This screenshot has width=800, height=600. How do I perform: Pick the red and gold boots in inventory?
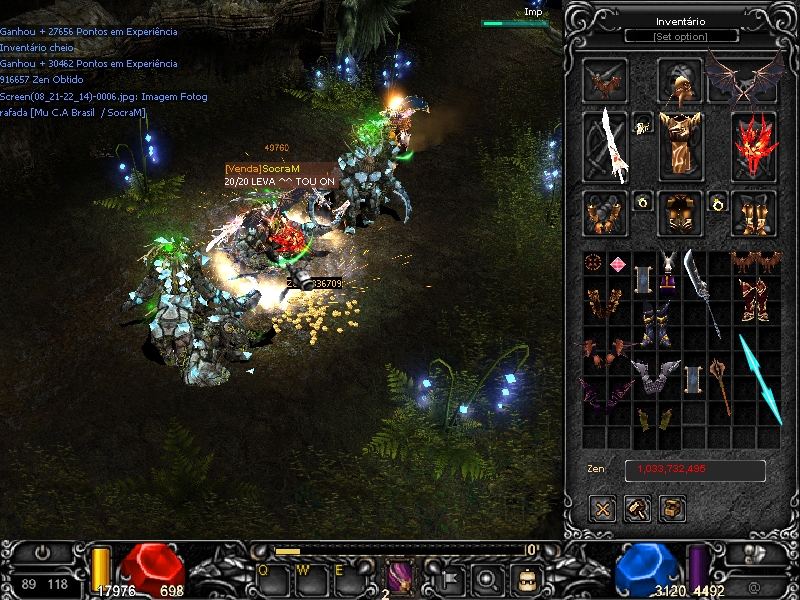click(752, 299)
